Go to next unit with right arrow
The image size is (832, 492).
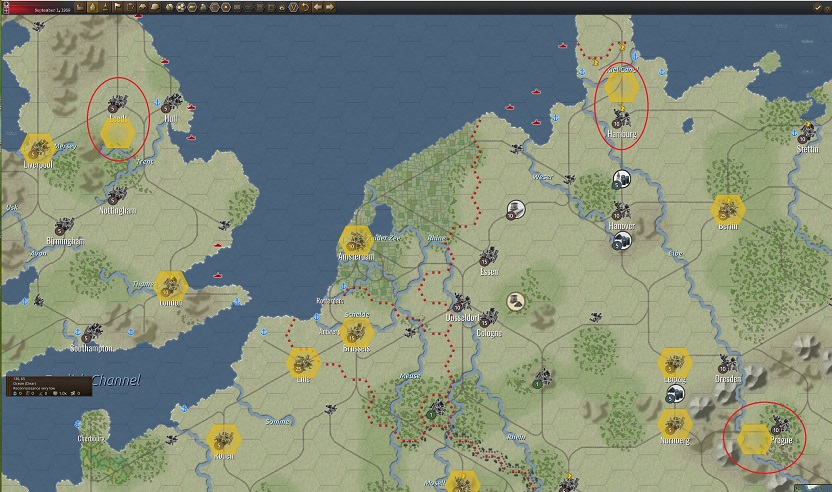click(x=330, y=7)
